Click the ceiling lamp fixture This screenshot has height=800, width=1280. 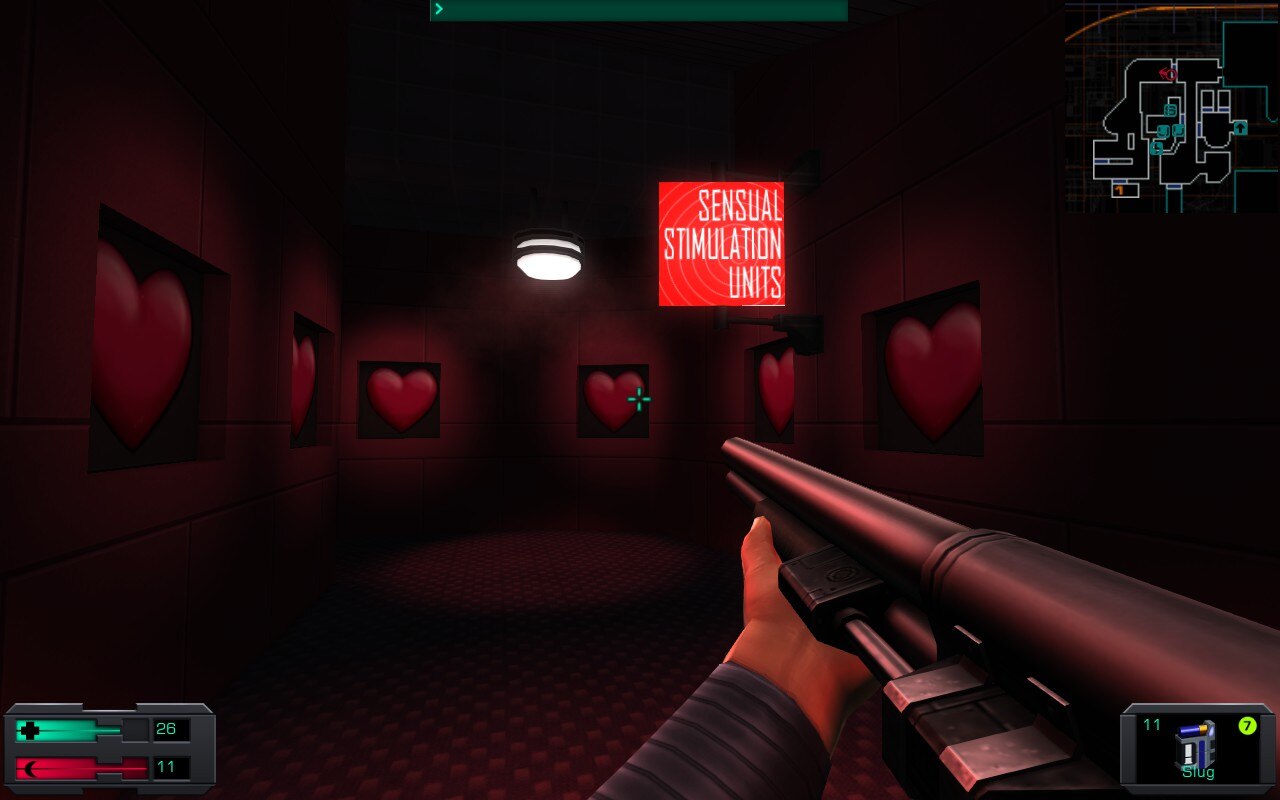pos(547,256)
